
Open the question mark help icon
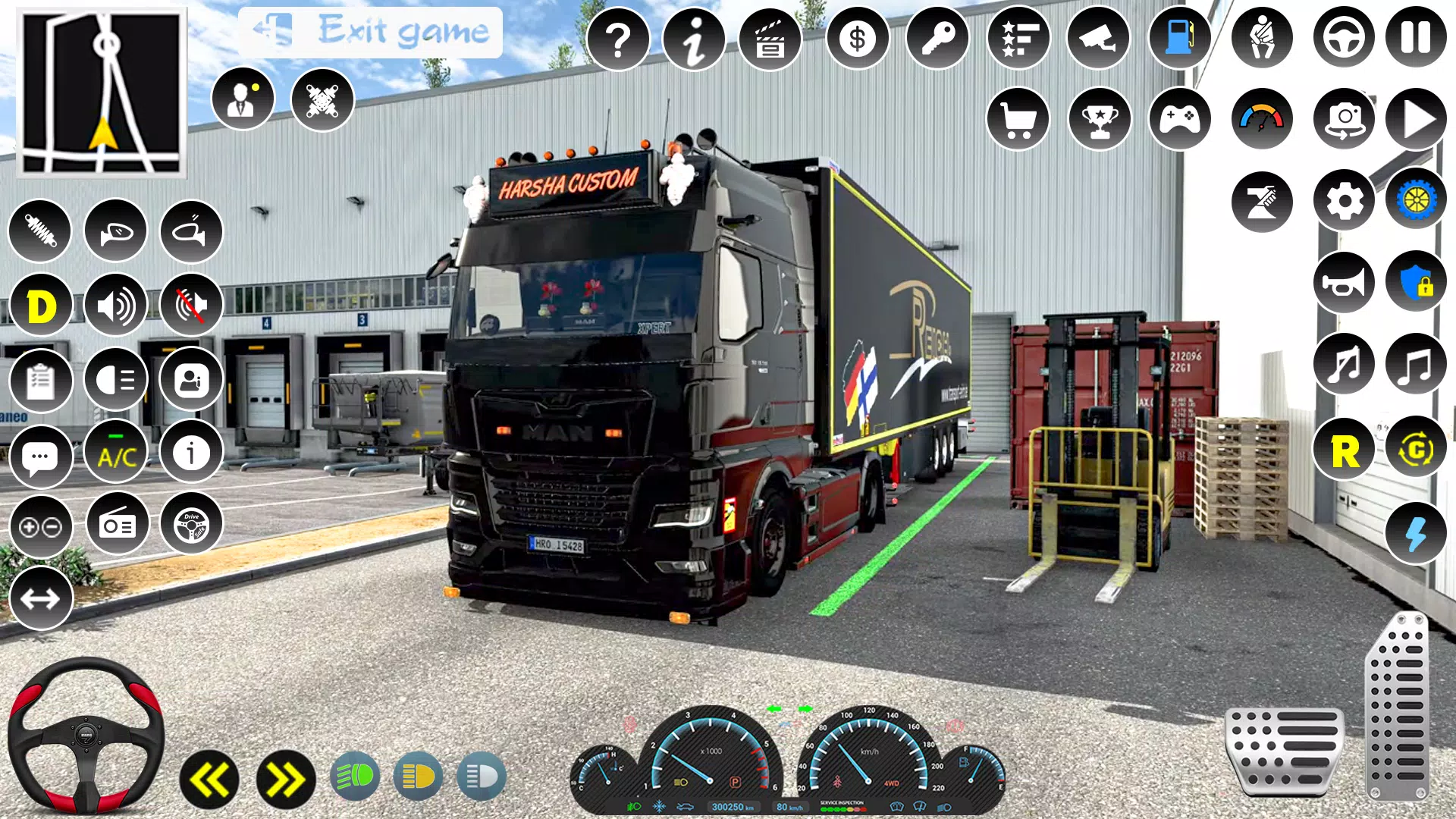pos(618,38)
